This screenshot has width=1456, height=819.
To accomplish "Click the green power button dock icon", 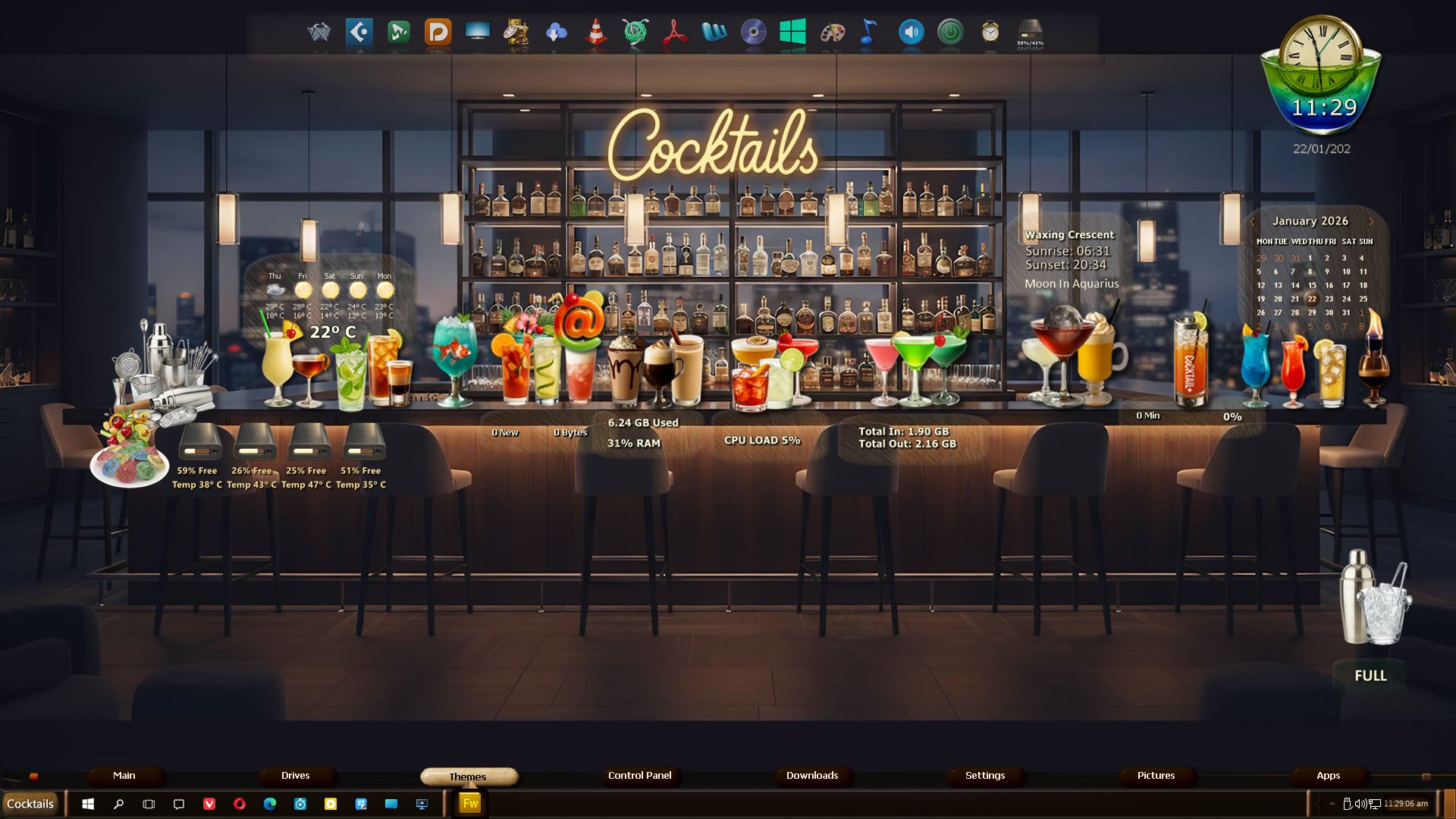I will (950, 32).
